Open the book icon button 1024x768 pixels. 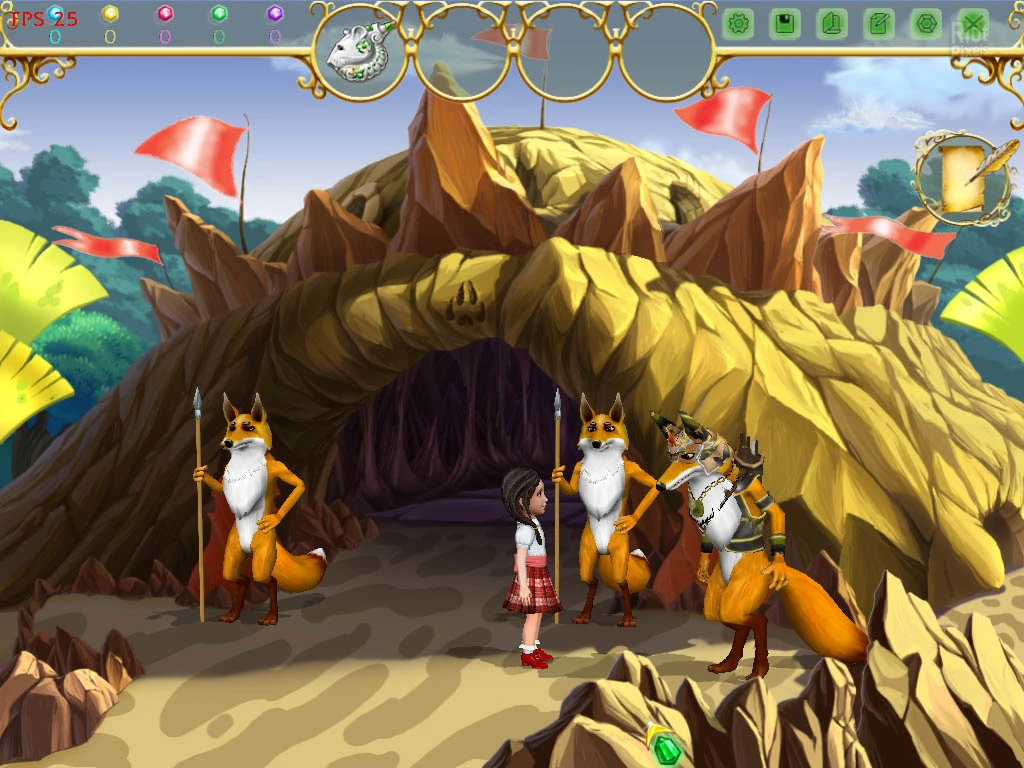(832, 24)
